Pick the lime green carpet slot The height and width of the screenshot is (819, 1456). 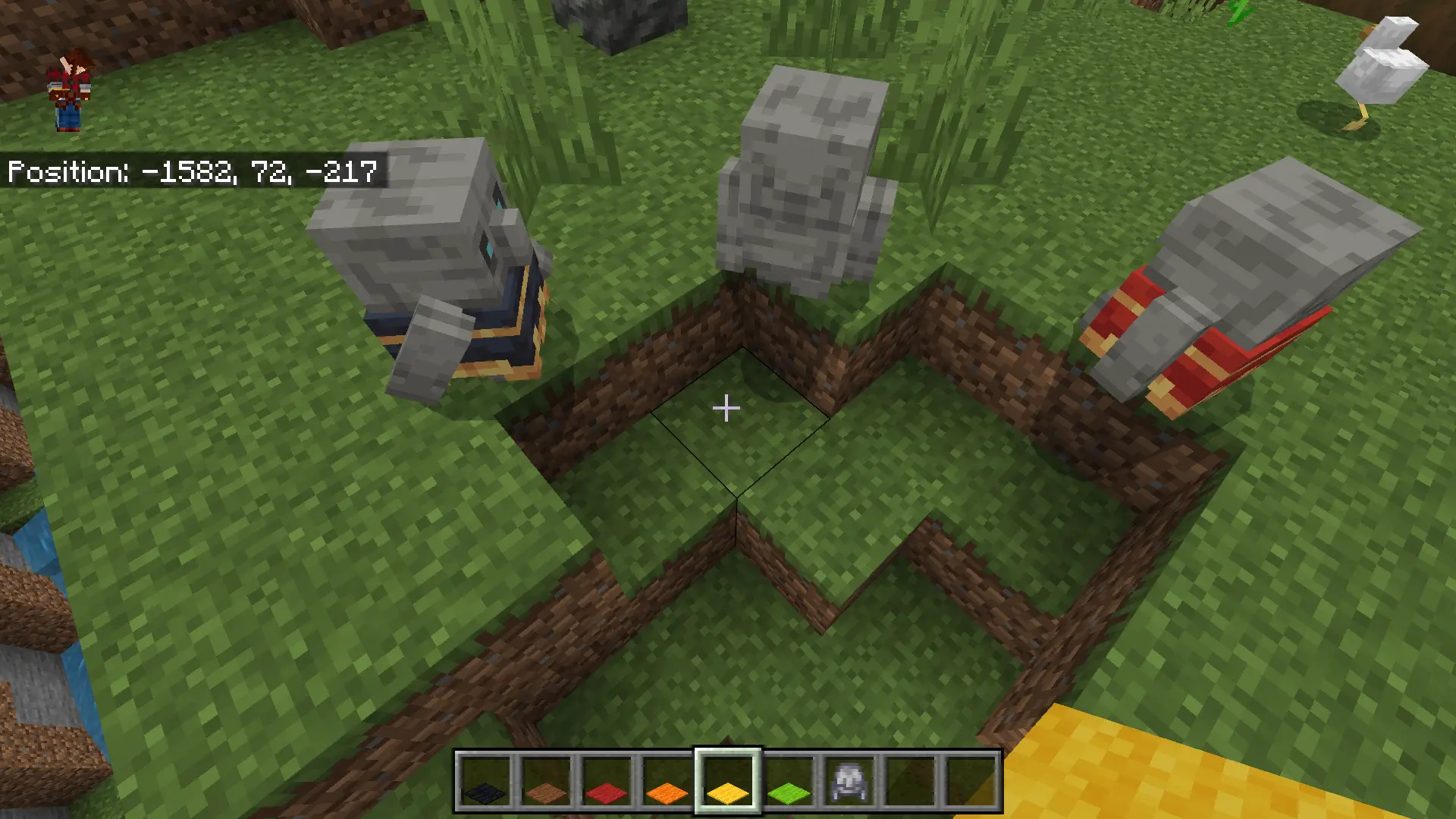[789, 783]
